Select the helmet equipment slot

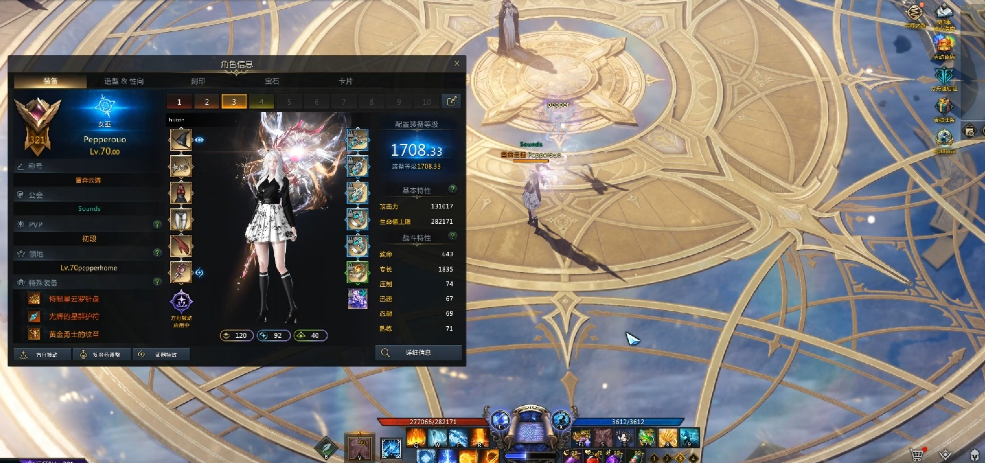click(181, 139)
